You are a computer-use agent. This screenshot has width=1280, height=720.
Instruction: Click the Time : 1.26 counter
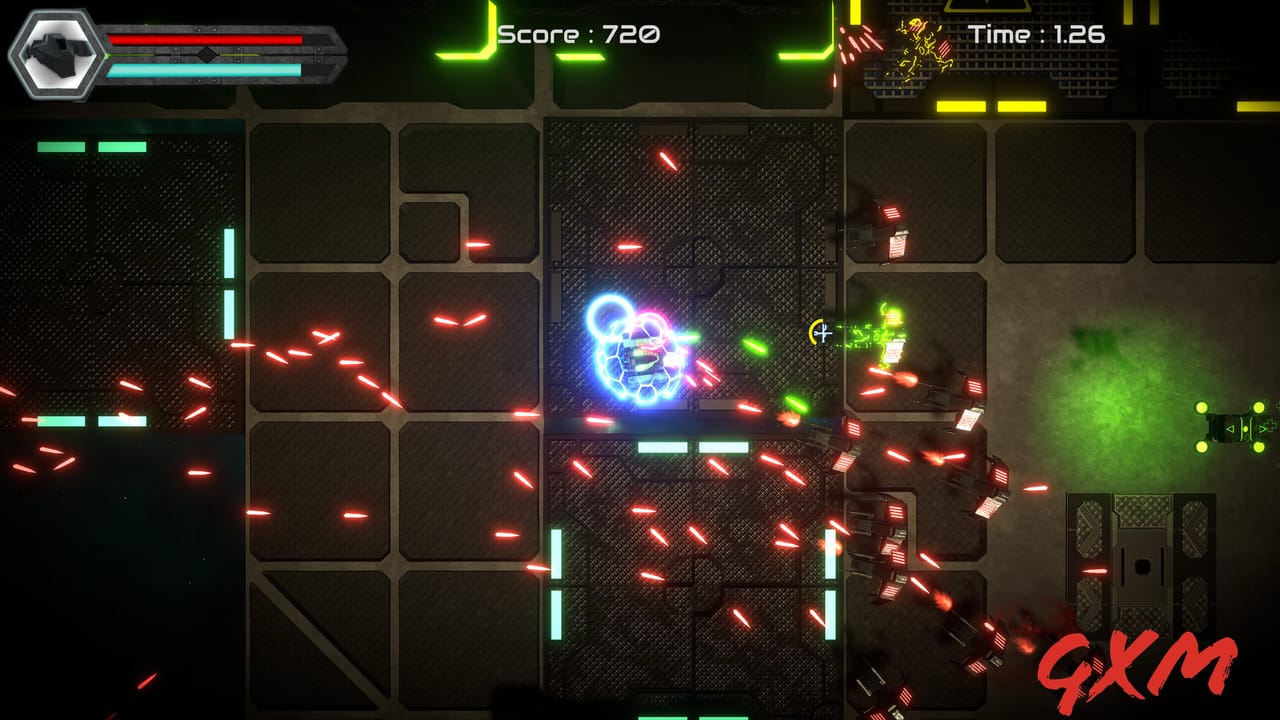[1035, 33]
